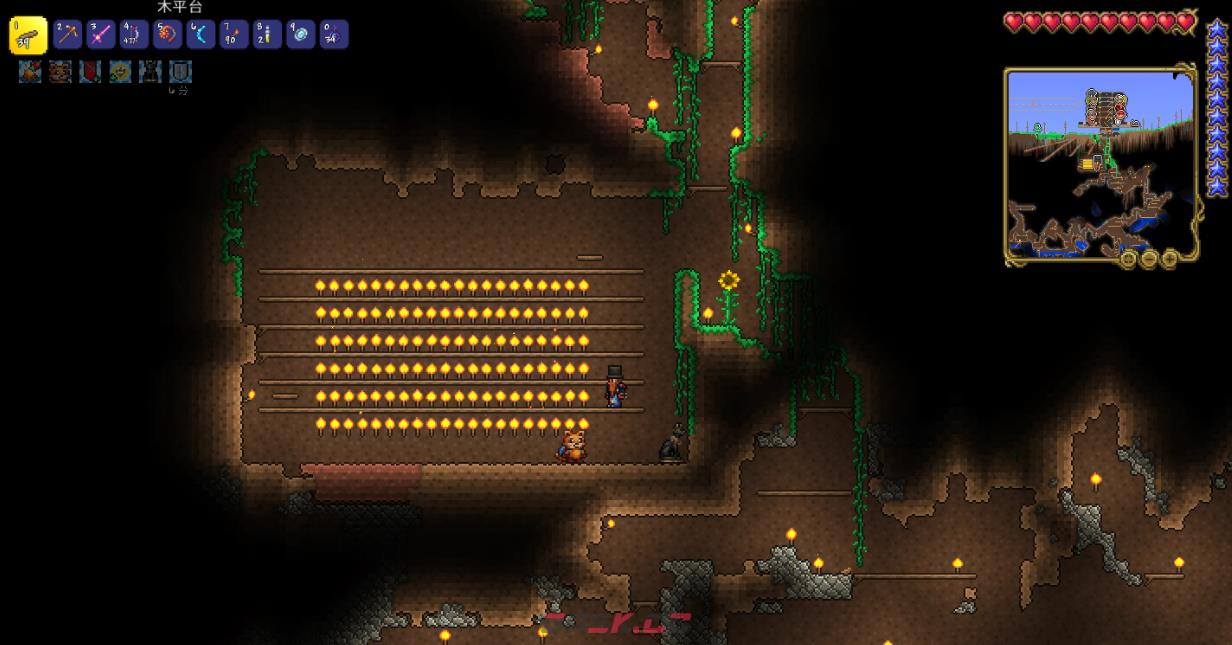Click the sunflower happy buff icon

tap(120, 72)
